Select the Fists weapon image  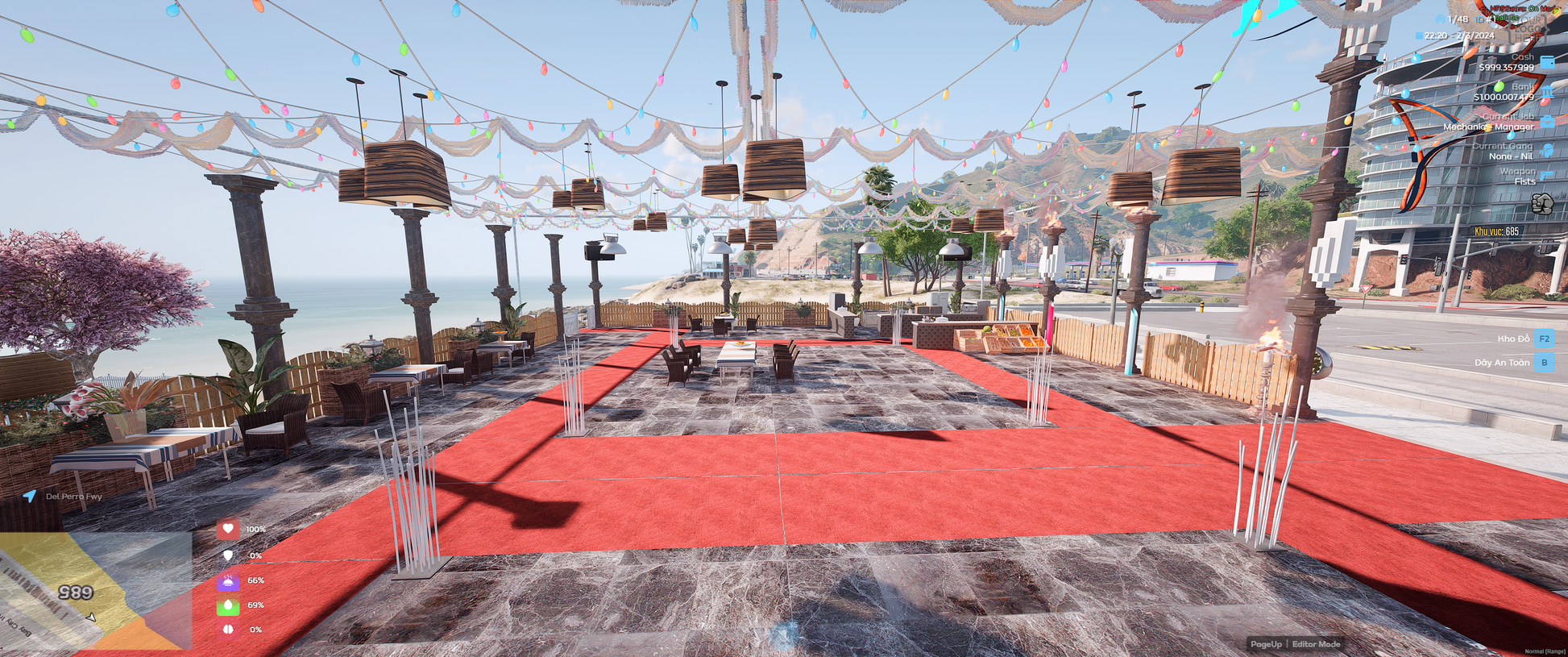[x=1541, y=203]
